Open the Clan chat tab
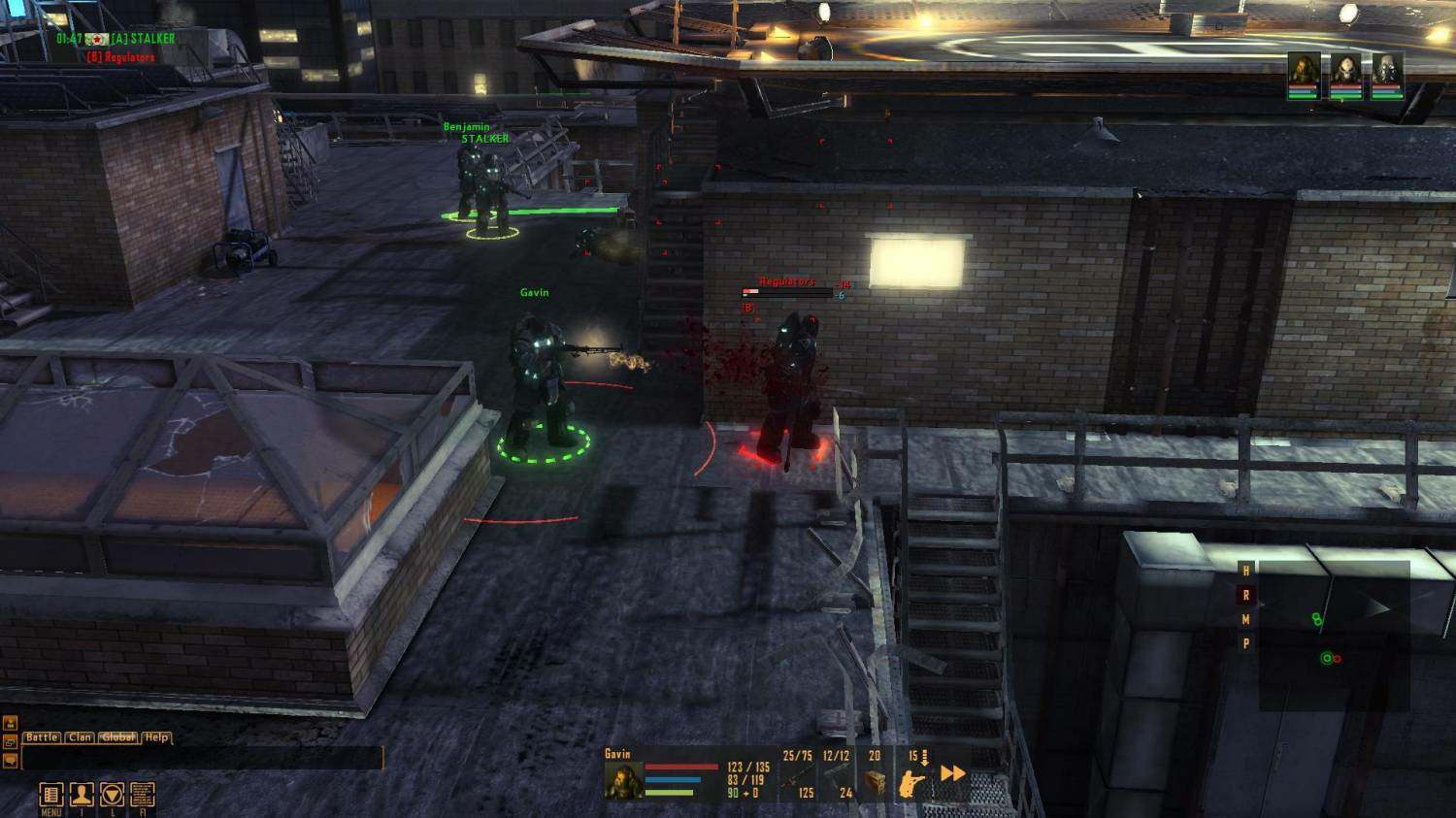Screen dimensions: 1456x818 (81, 737)
